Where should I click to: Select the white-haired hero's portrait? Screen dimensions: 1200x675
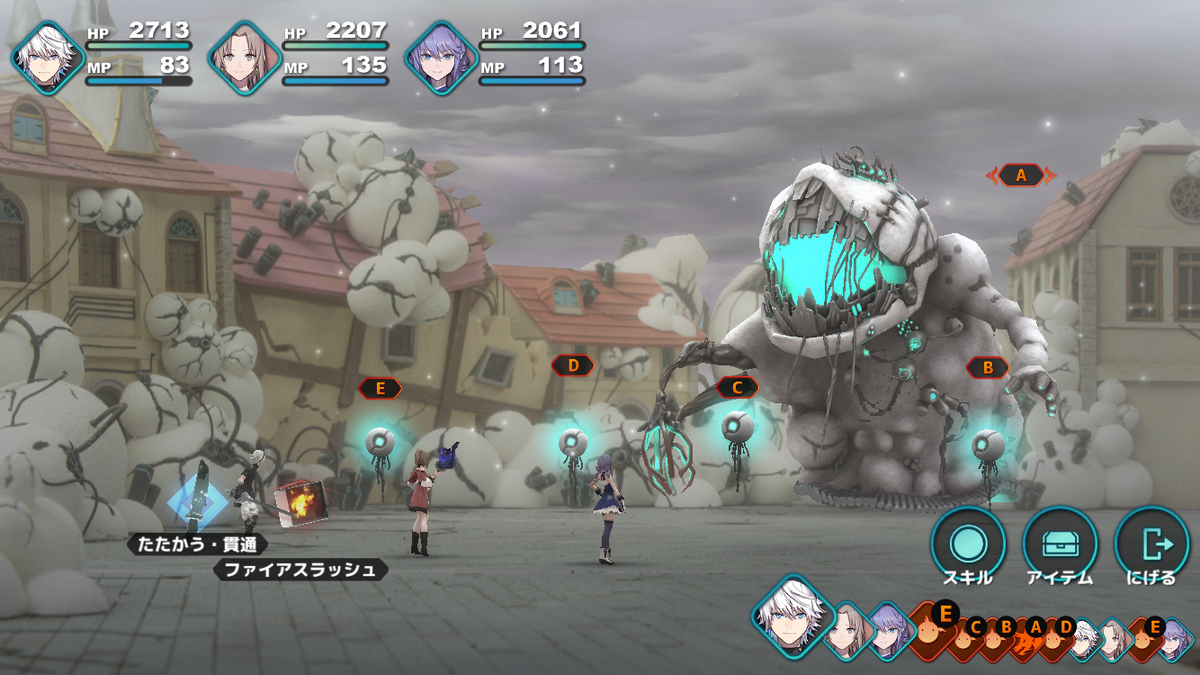[46, 57]
